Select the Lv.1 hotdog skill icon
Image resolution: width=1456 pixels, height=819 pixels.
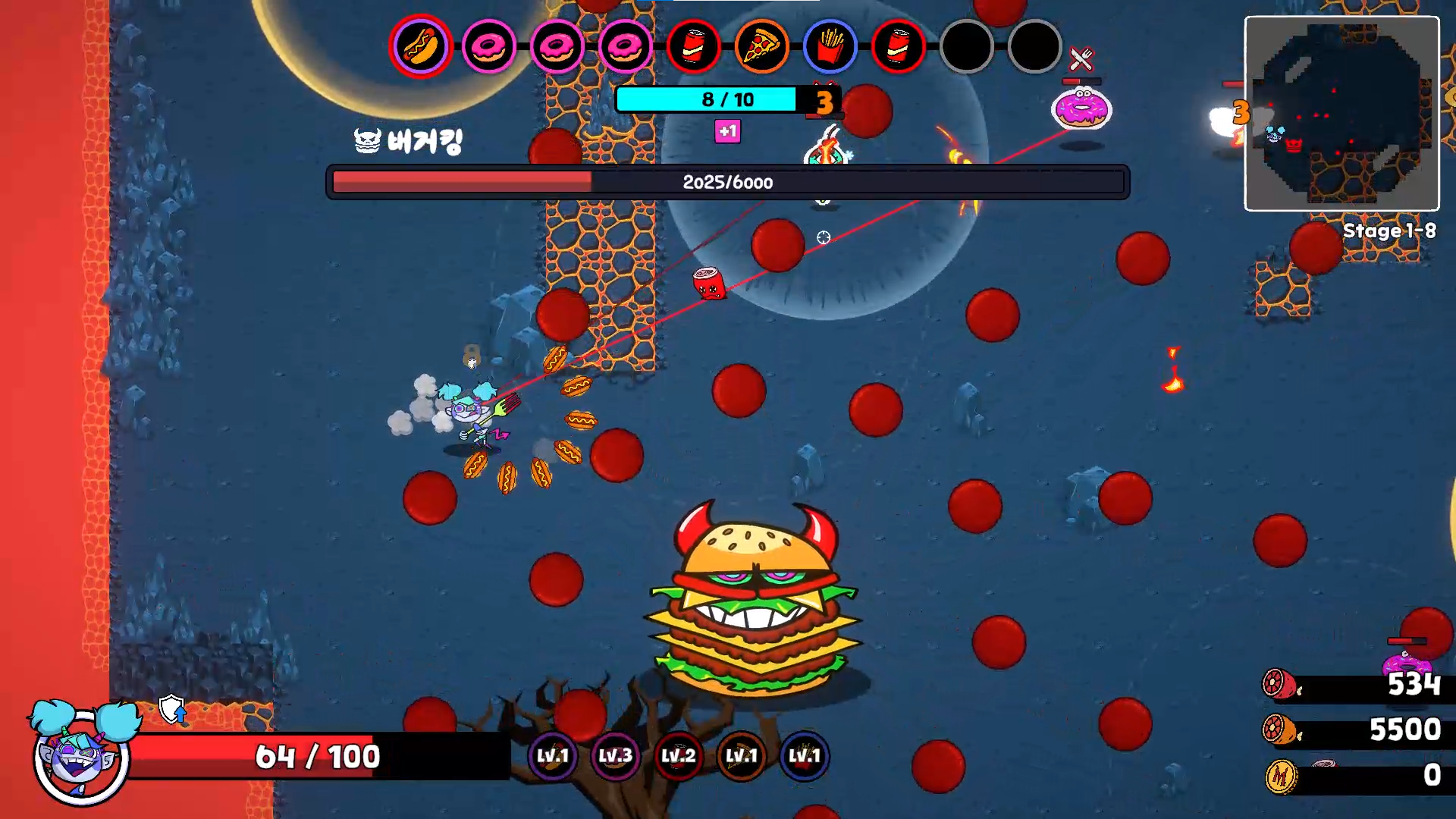552,756
